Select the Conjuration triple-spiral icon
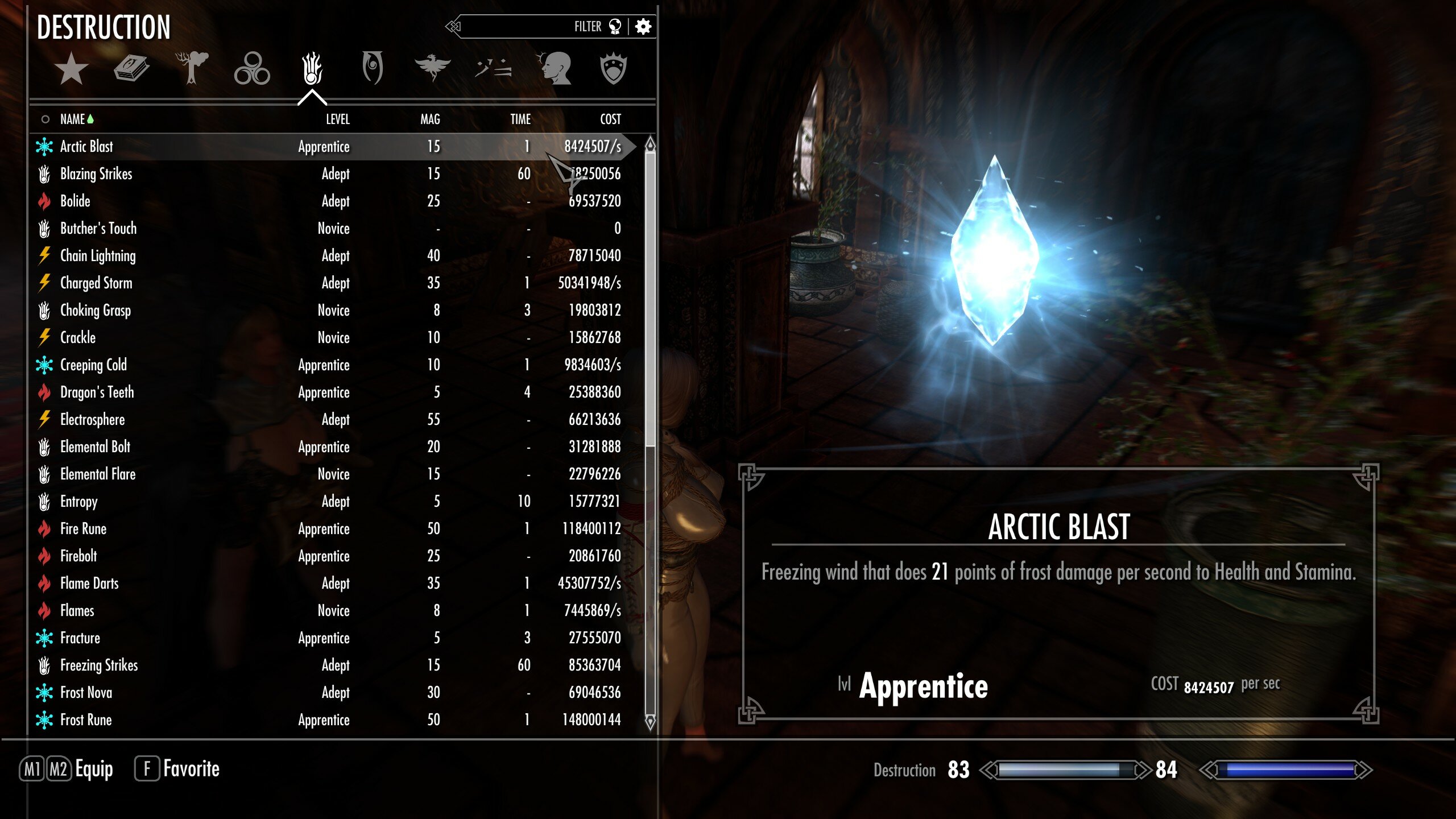 click(253, 67)
